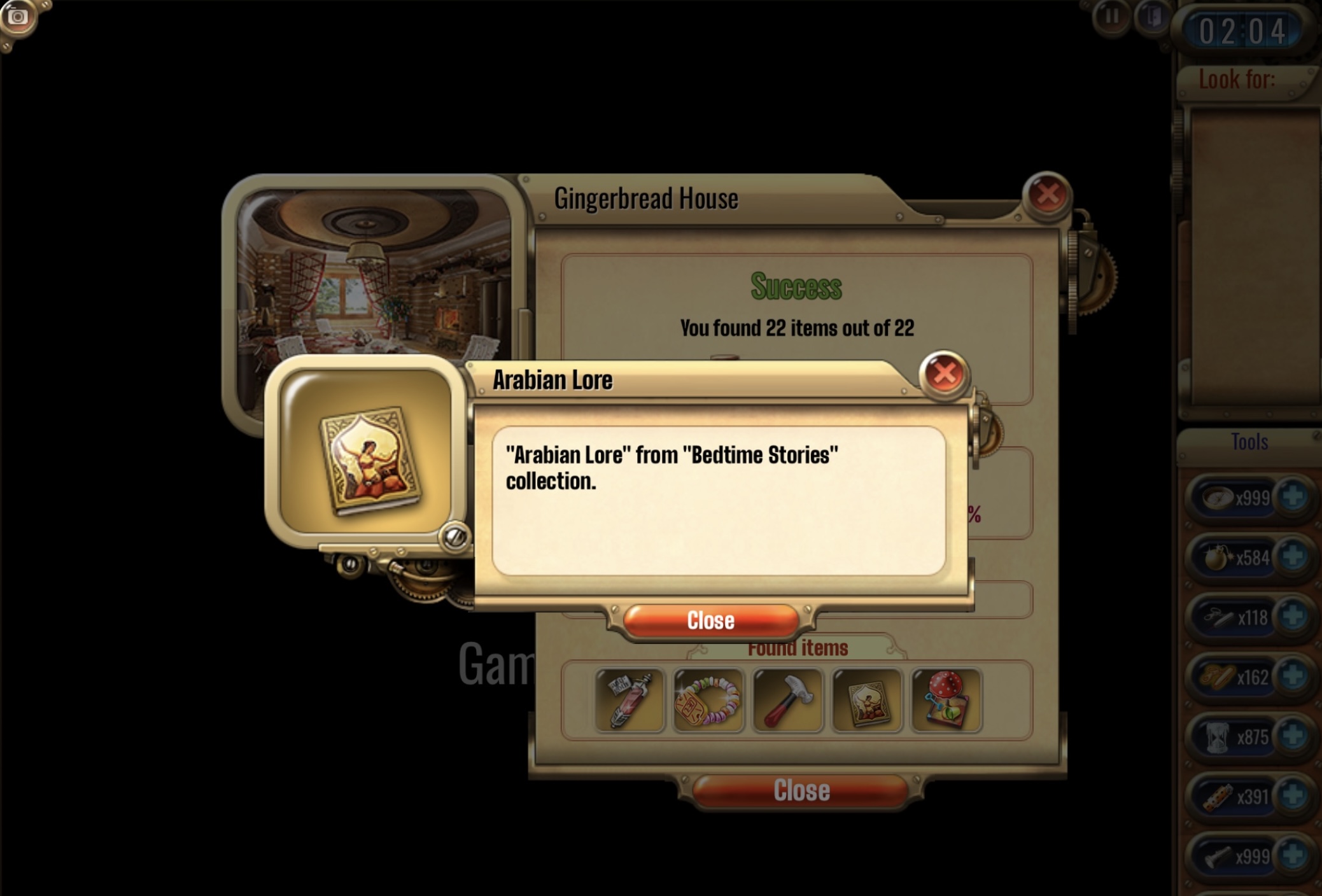Open the camera screenshot button

(x=17, y=17)
